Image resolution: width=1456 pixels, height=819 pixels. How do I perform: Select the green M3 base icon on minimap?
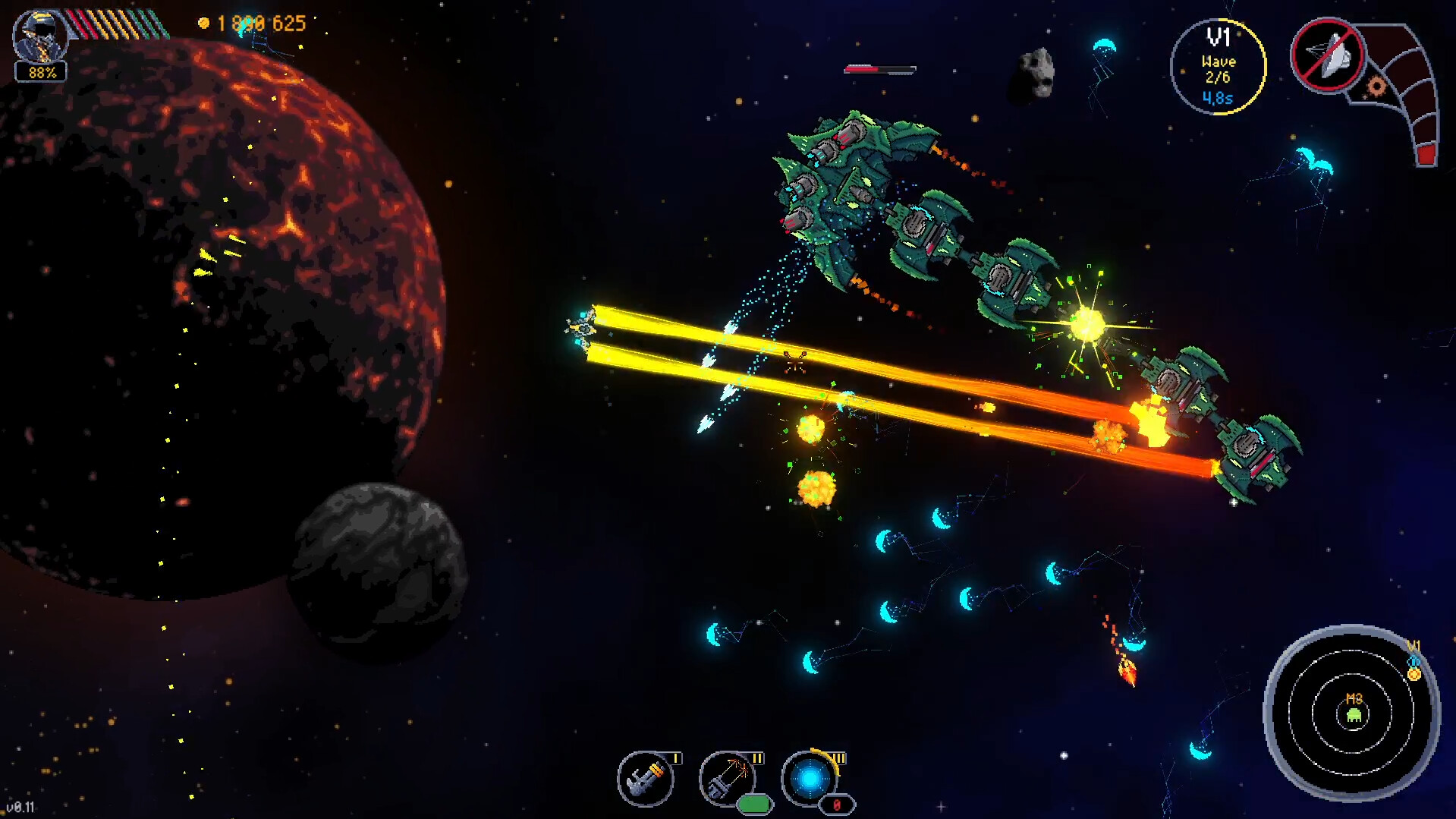coord(1353,714)
